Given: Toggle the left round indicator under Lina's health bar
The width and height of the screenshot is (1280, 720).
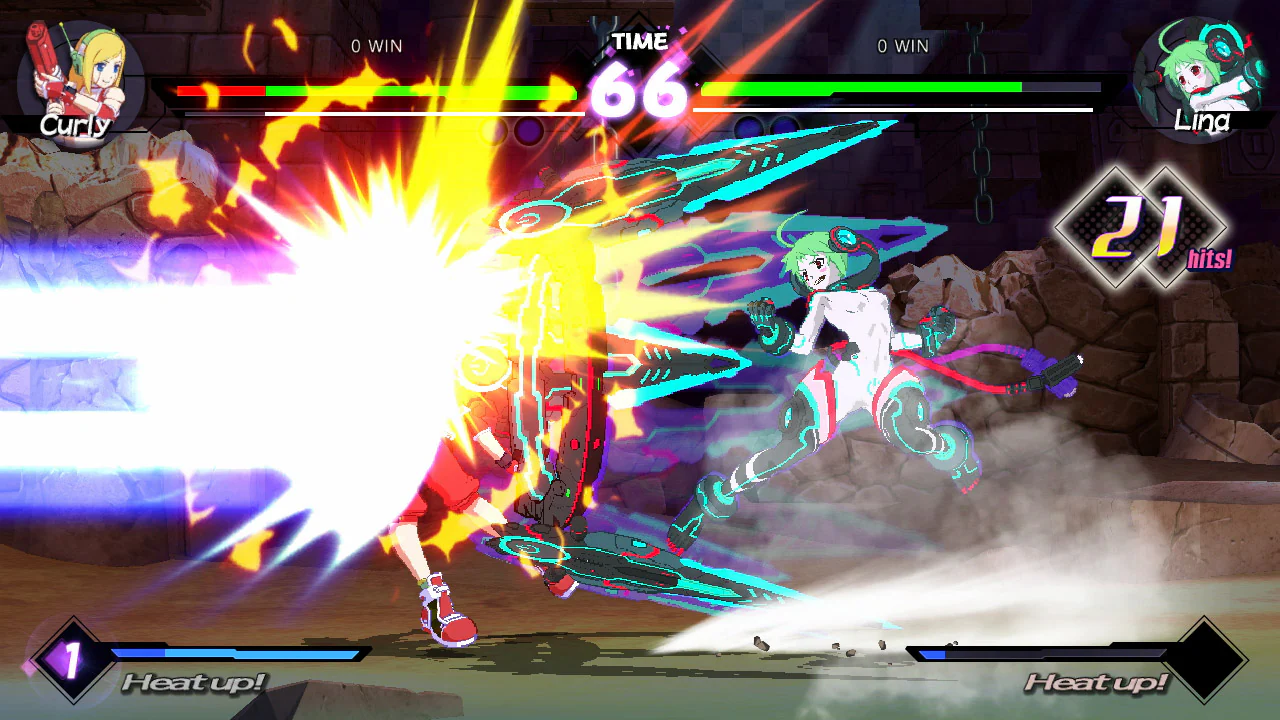Looking at the screenshot, I should coord(748,128).
